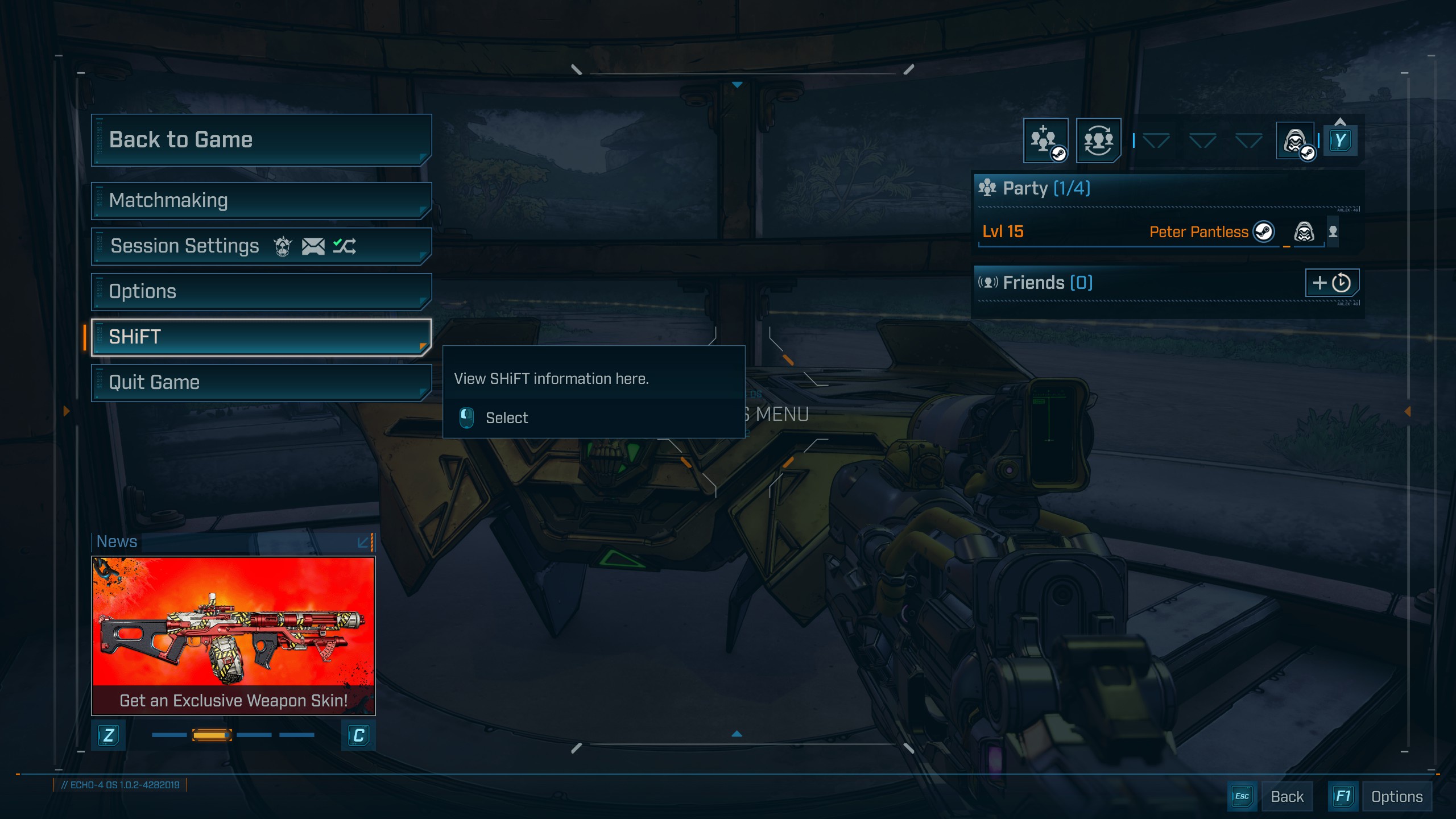The image size is (1456, 819).
Task: Toggle the social menu Y button
Action: click(1341, 140)
